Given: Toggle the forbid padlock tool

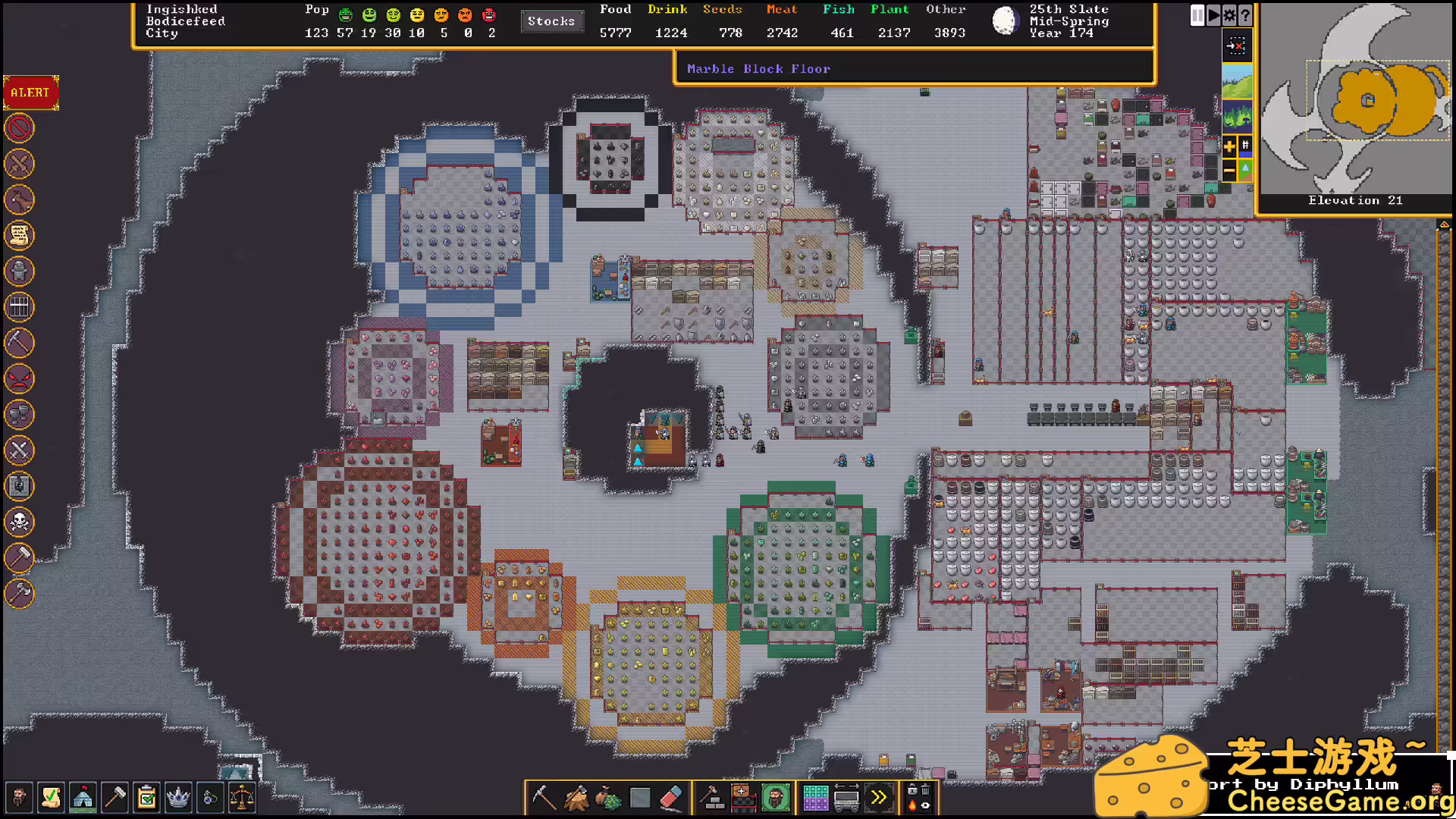Looking at the screenshot, I should coord(913,790).
